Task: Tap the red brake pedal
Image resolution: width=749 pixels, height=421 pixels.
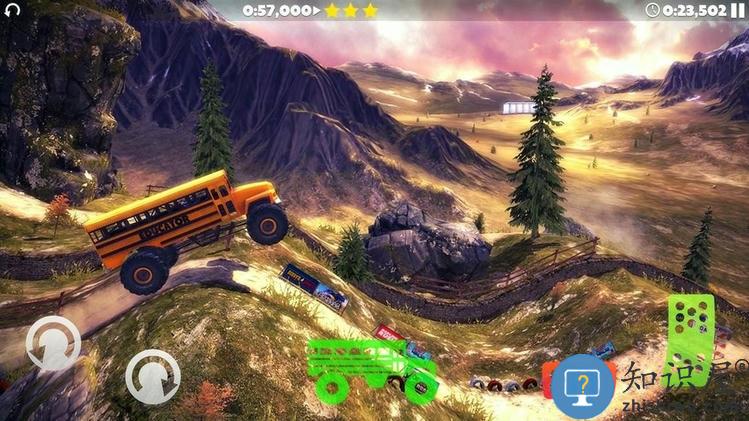Action: [x=548, y=379]
